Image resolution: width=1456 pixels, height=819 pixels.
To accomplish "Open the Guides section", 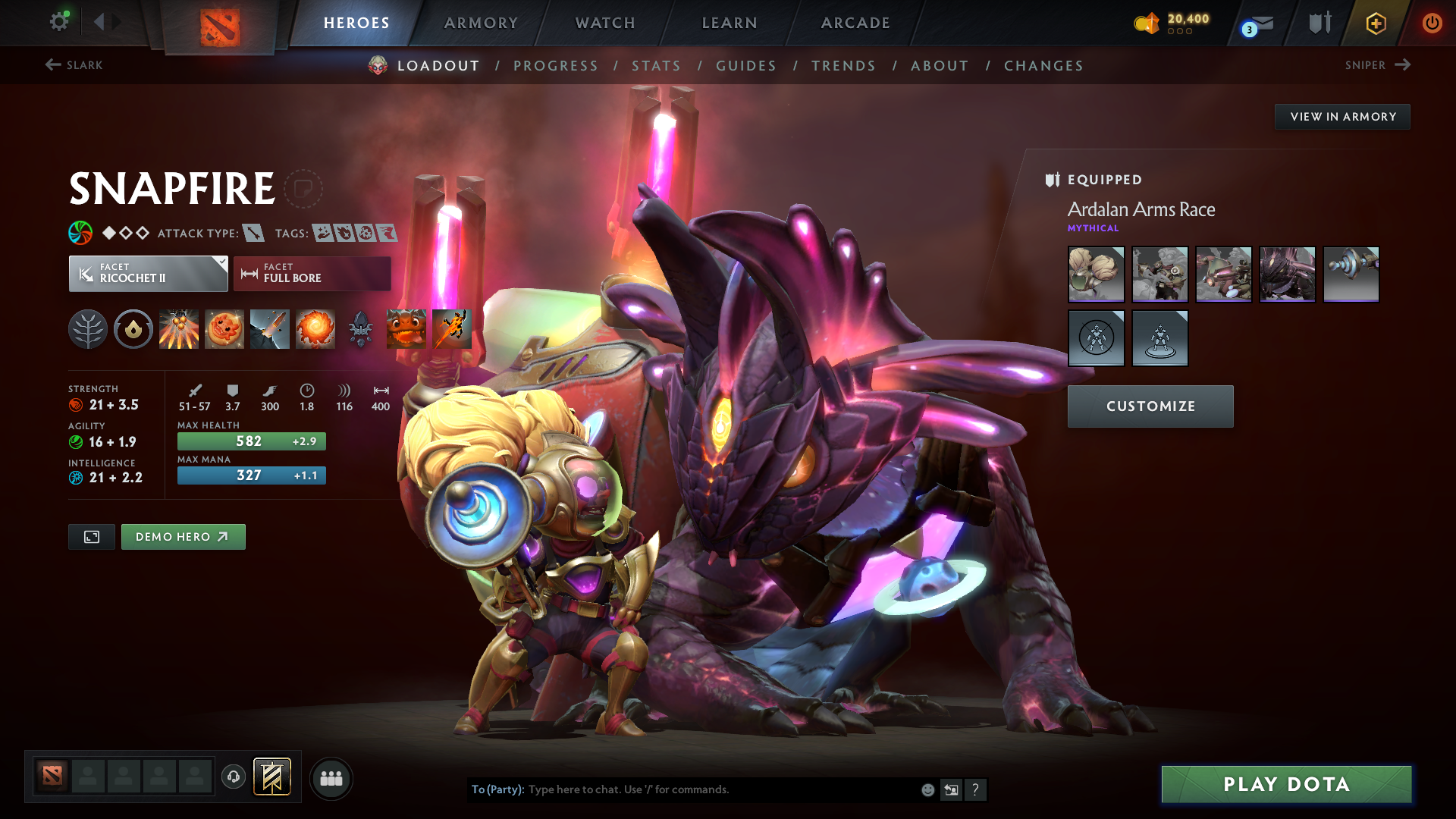I will [x=746, y=66].
